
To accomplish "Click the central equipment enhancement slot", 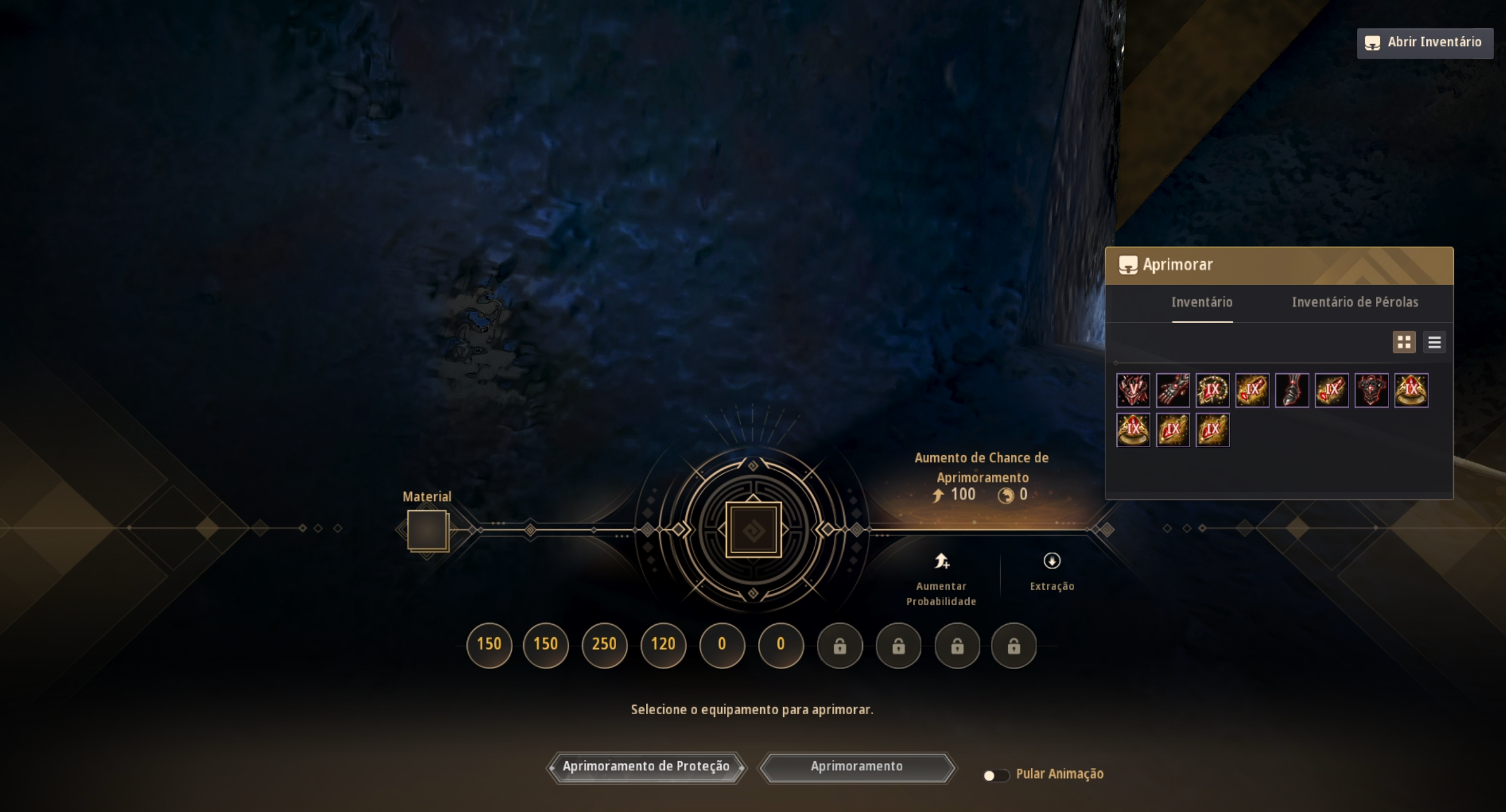I will tap(753, 529).
